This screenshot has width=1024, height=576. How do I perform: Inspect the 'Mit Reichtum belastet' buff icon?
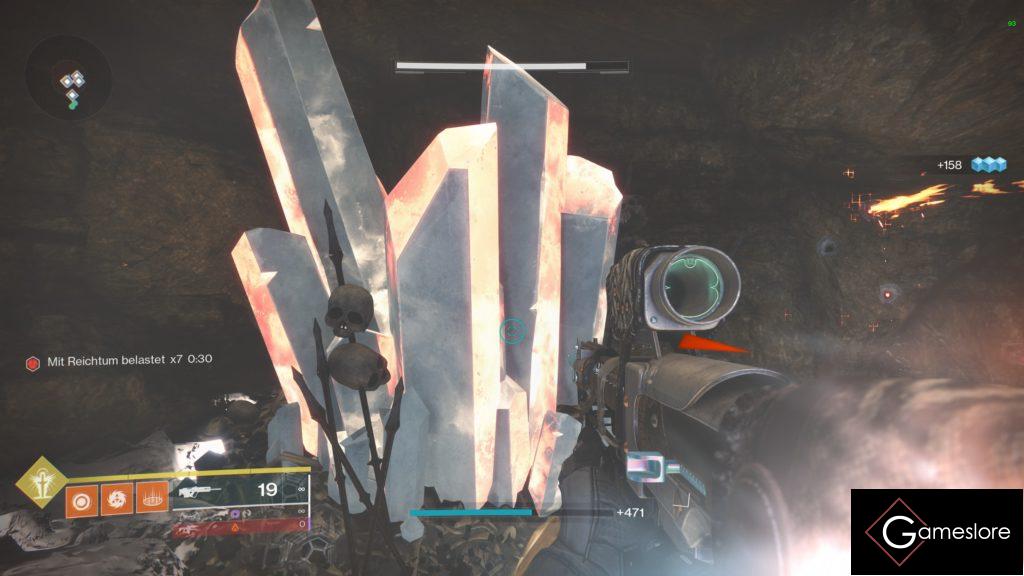(x=33, y=360)
